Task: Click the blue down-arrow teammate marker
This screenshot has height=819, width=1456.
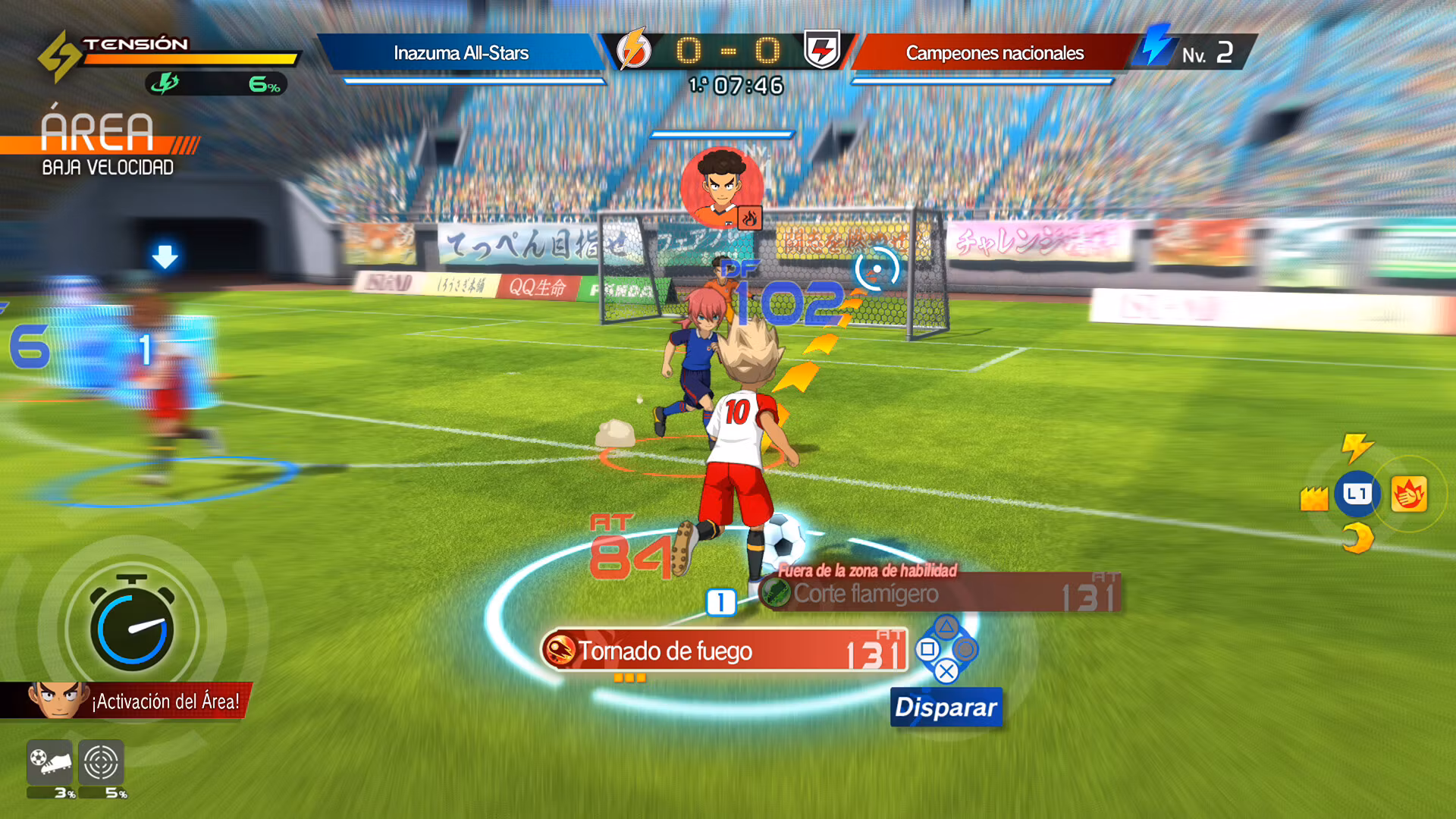Action: [165, 257]
